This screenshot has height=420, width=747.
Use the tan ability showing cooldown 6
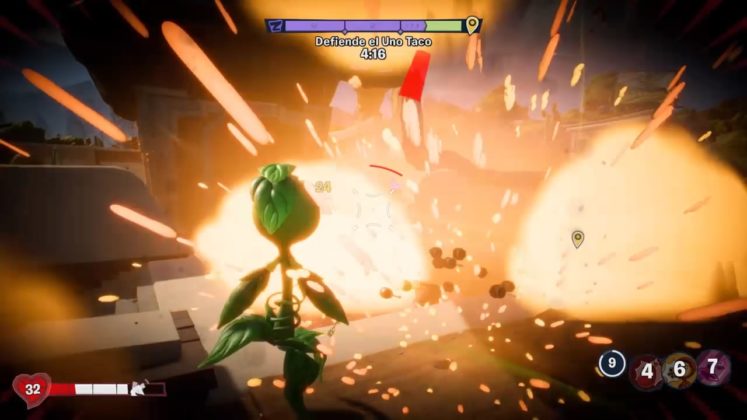click(679, 370)
